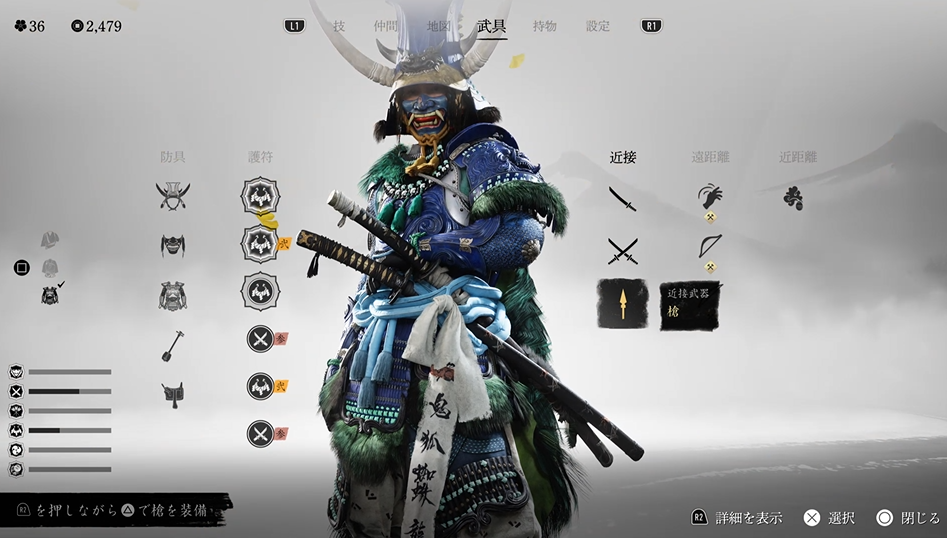Select the body armor slot
The image size is (947, 538).
(173, 295)
